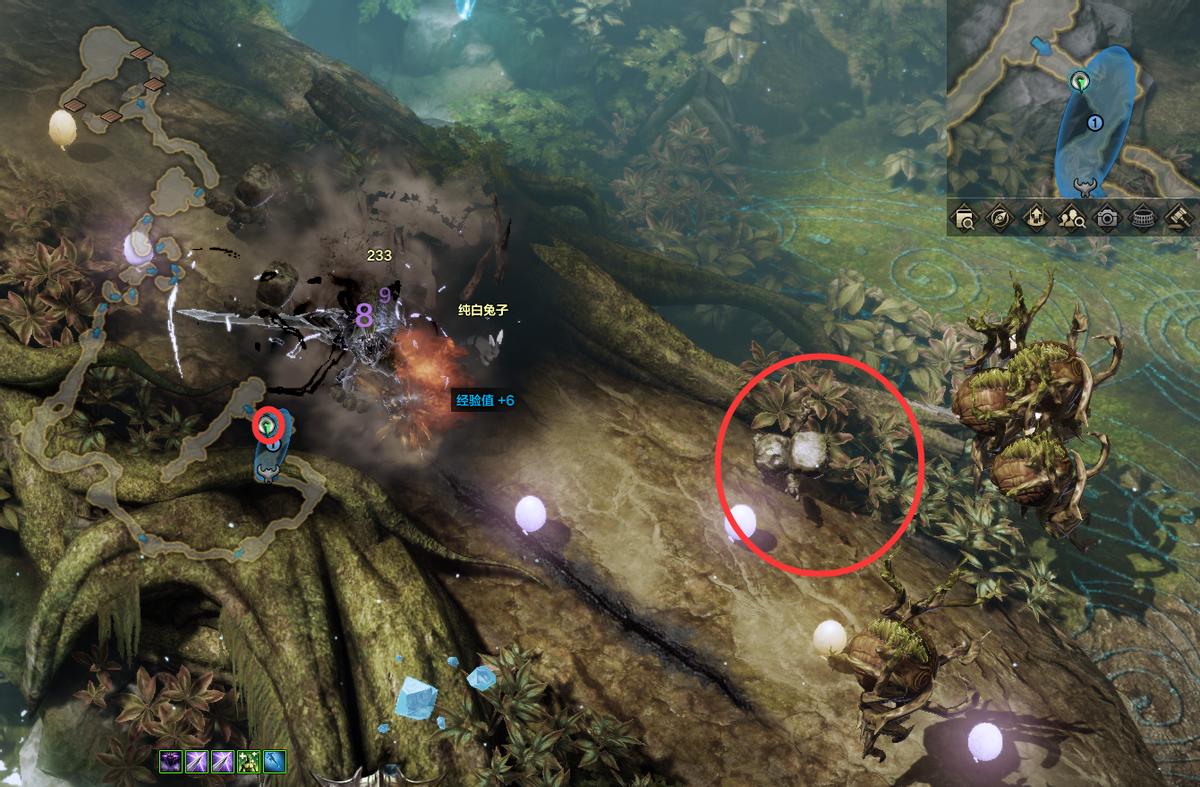This screenshot has width=1200, height=787.
Task: Select the green healing figure buff icon
Action: click(248, 762)
